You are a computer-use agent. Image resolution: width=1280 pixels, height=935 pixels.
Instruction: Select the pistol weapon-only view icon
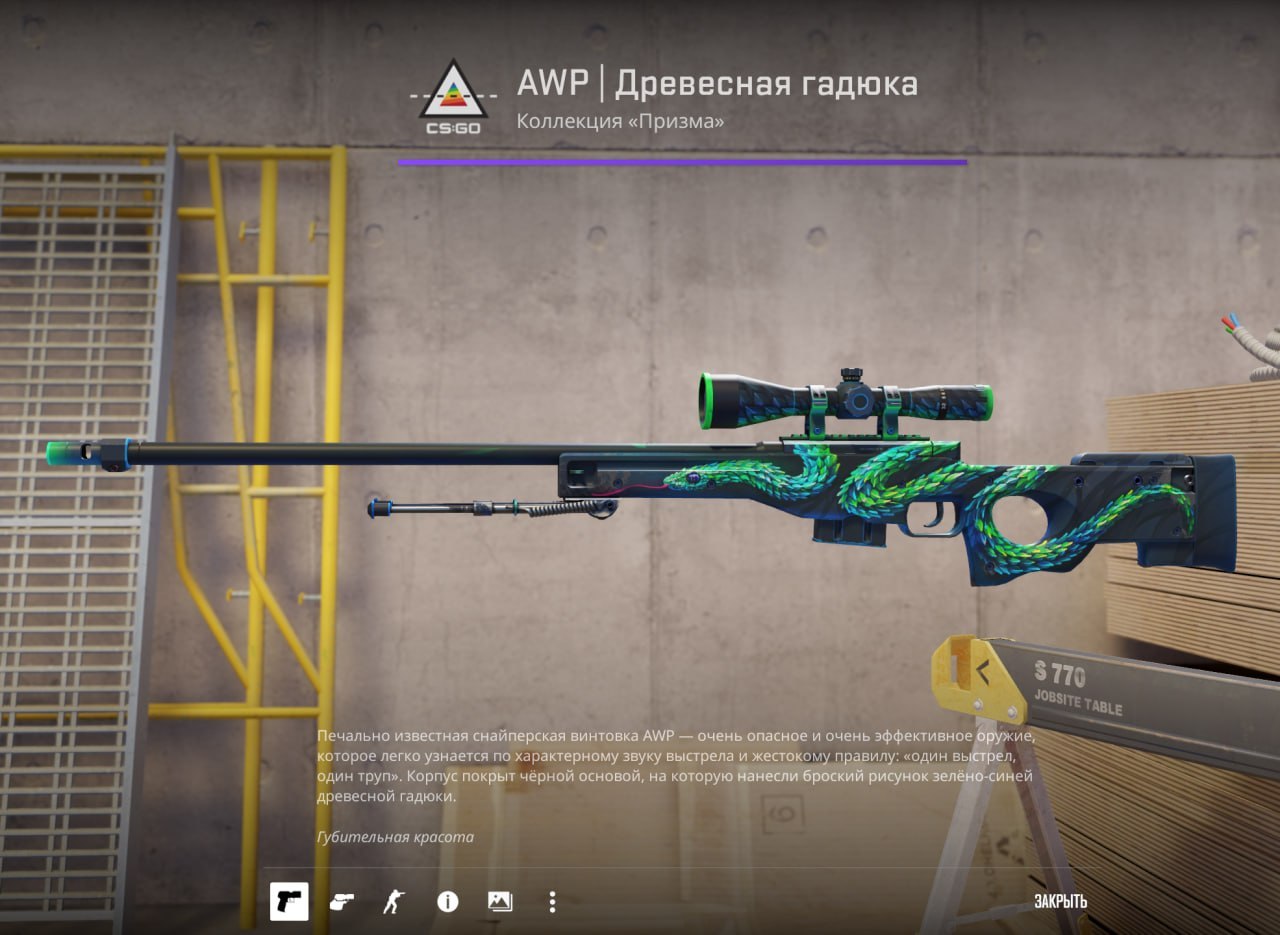coord(289,901)
